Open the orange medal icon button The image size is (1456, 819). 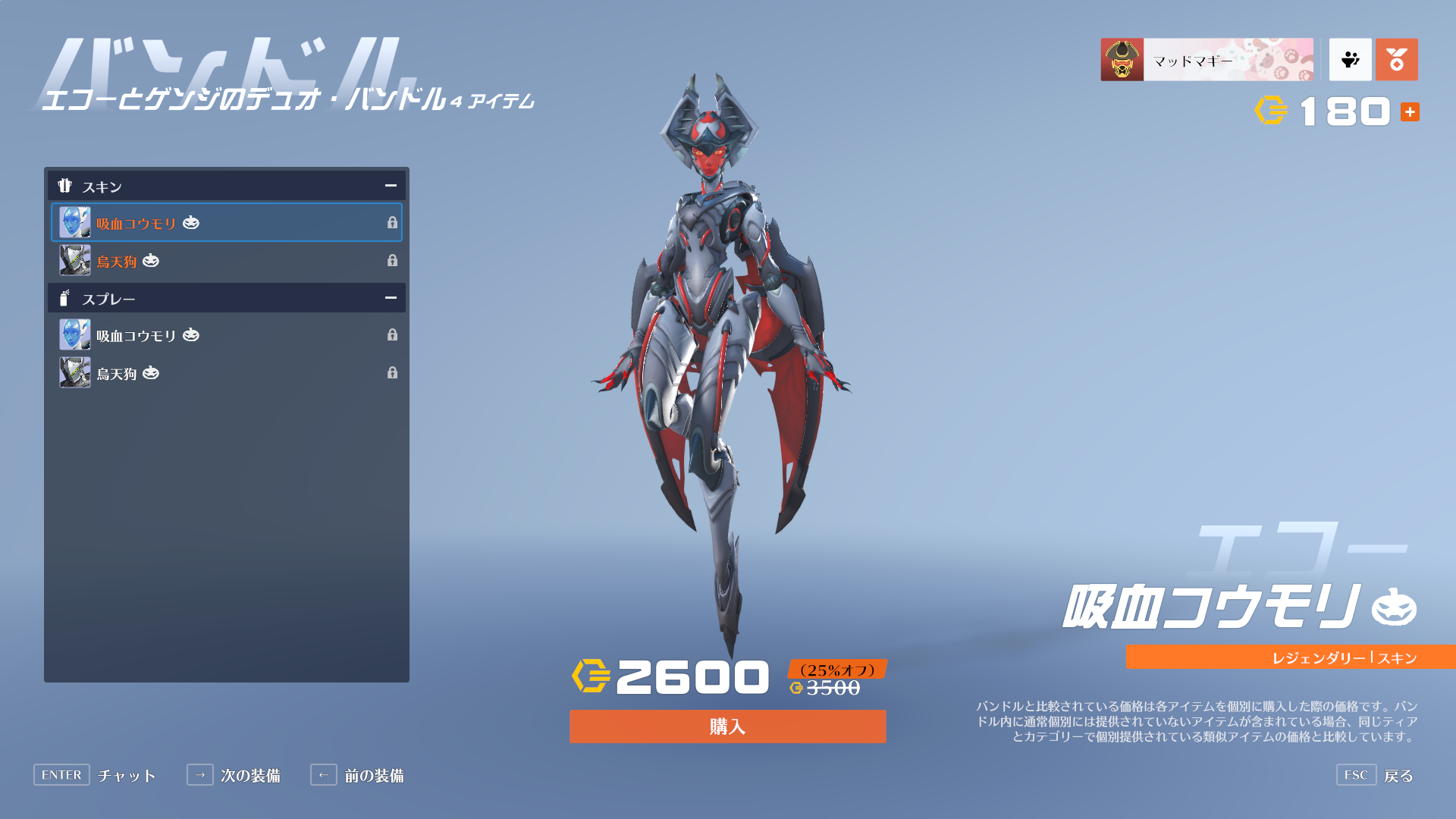tap(1396, 60)
